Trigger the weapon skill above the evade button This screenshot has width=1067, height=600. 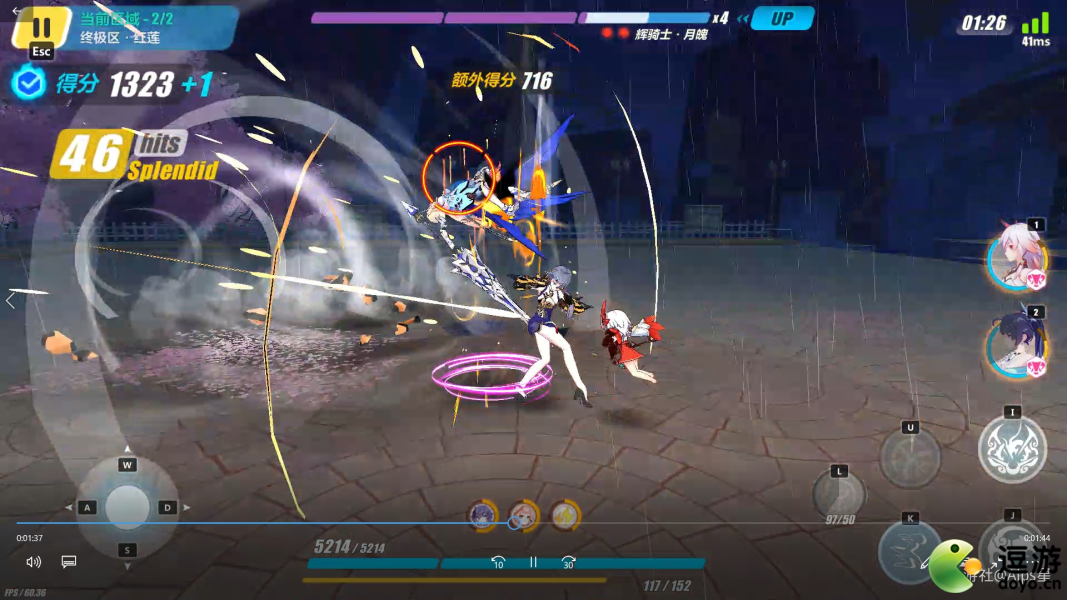click(x=909, y=458)
